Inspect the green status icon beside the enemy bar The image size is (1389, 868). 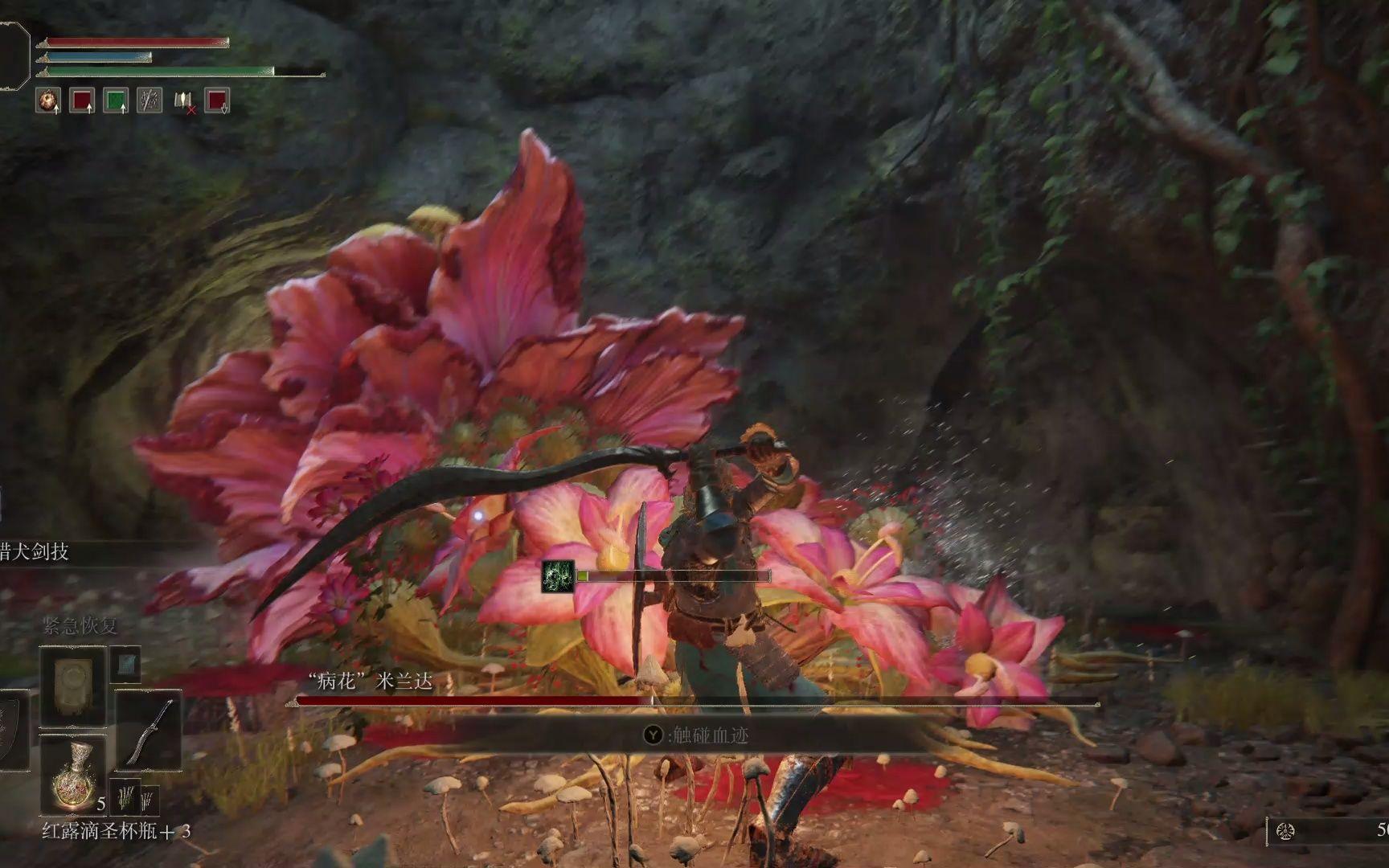point(558,576)
